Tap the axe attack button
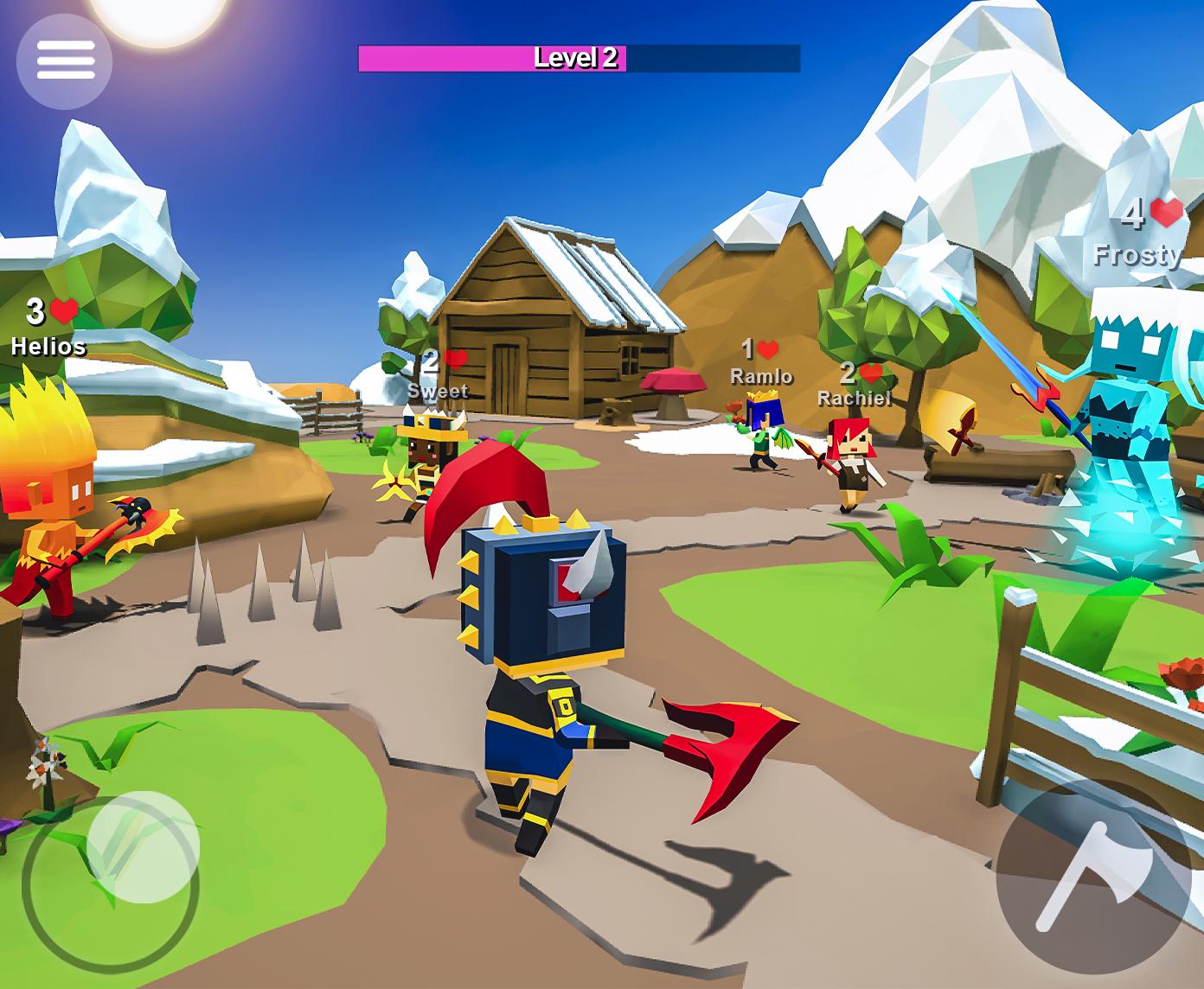The image size is (1204, 989). point(1092,877)
